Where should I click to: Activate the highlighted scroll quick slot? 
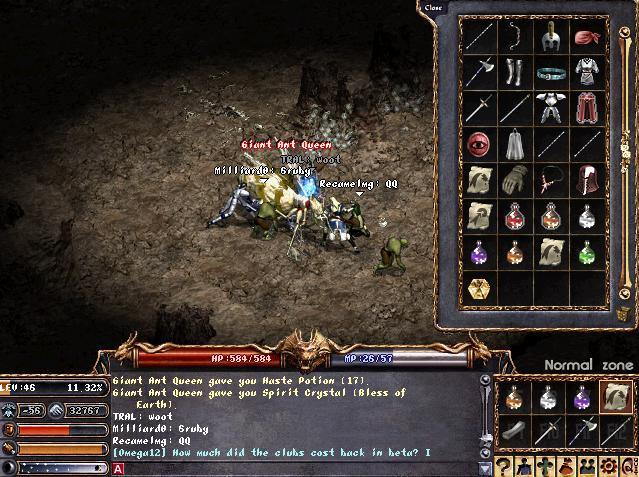click(615, 398)
